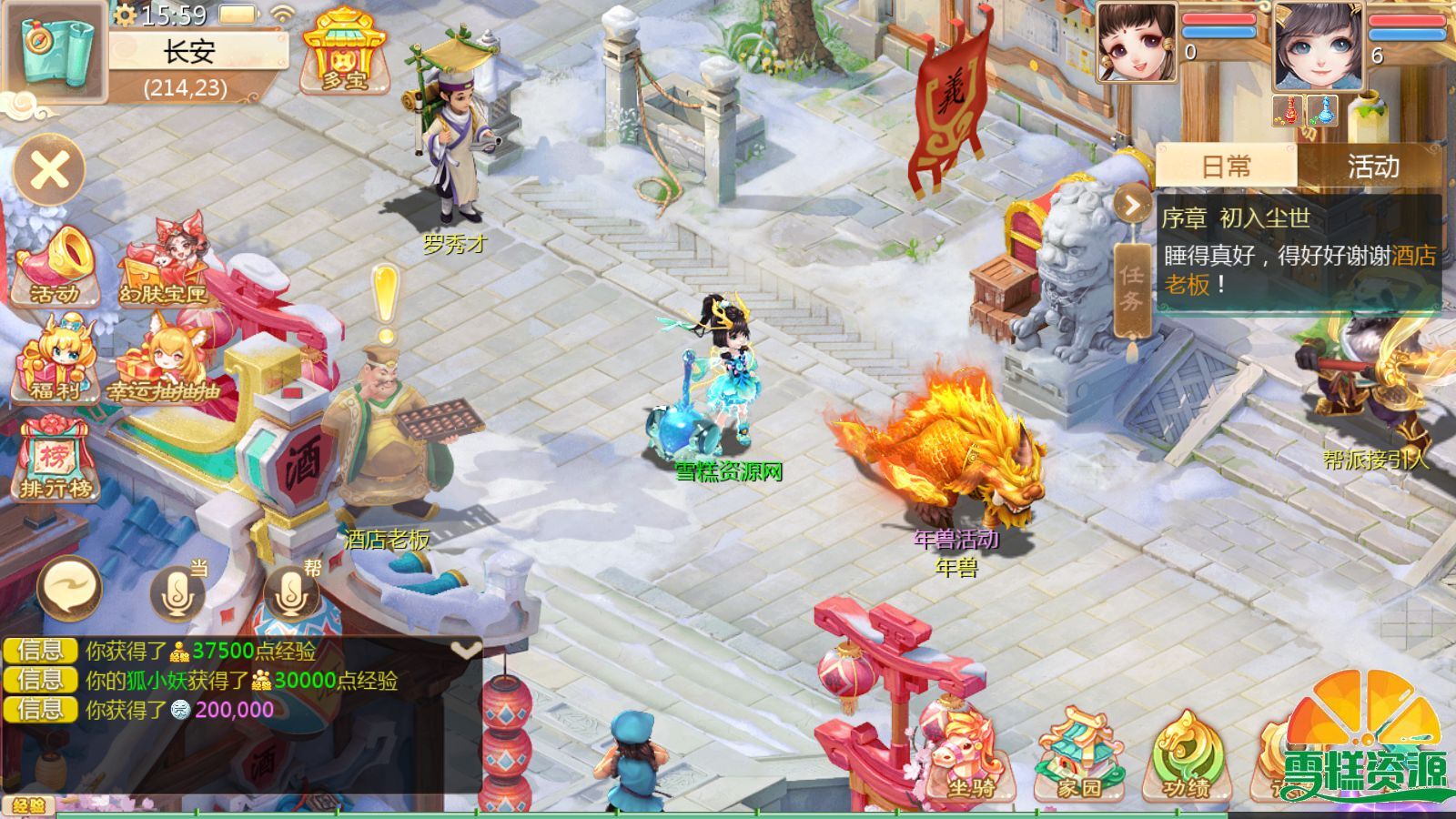Open the 多宝 shop
Viewport: 1456px width, 819px height.
(343, 51)
